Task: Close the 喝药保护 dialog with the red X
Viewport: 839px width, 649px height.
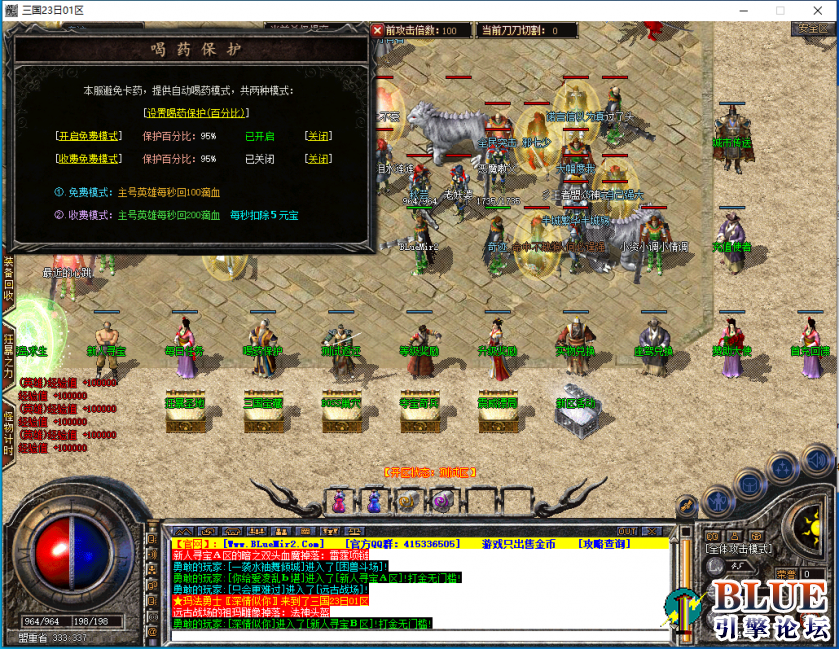Action: pyautogui.click(x=378, y=30)
